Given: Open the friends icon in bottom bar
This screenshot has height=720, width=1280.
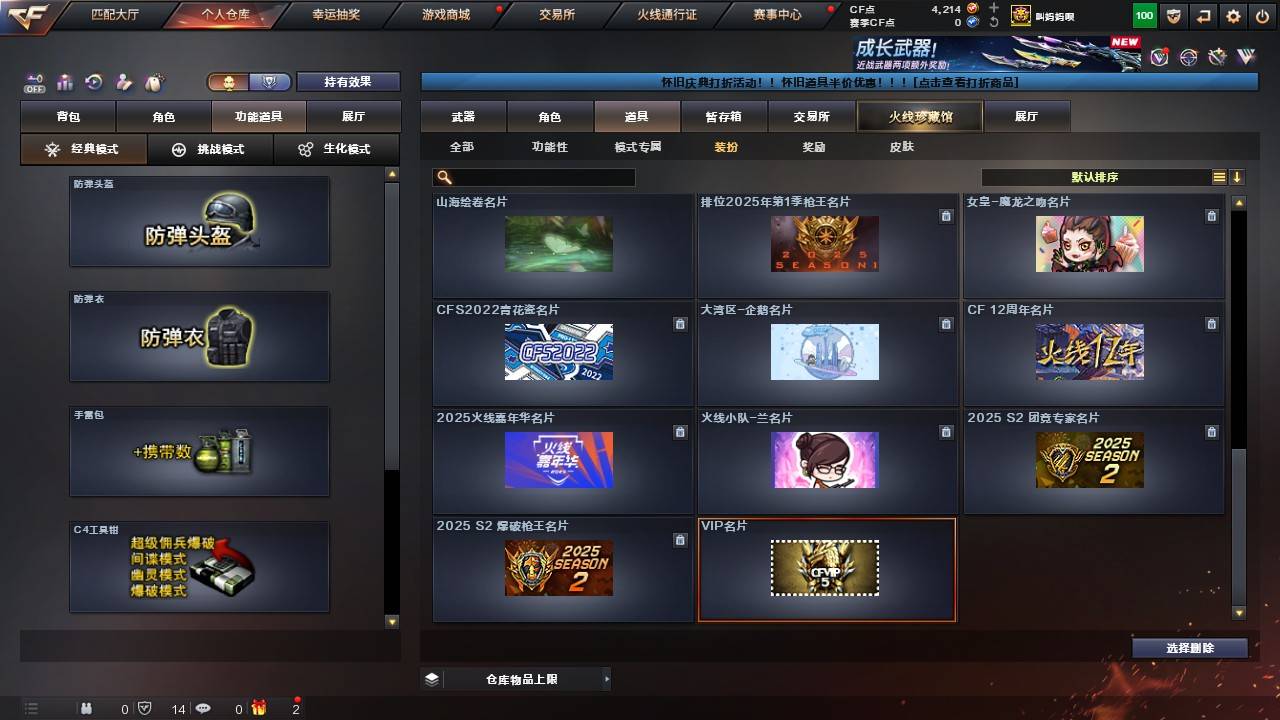Looking at the screenshot, I should click(87, 708).
